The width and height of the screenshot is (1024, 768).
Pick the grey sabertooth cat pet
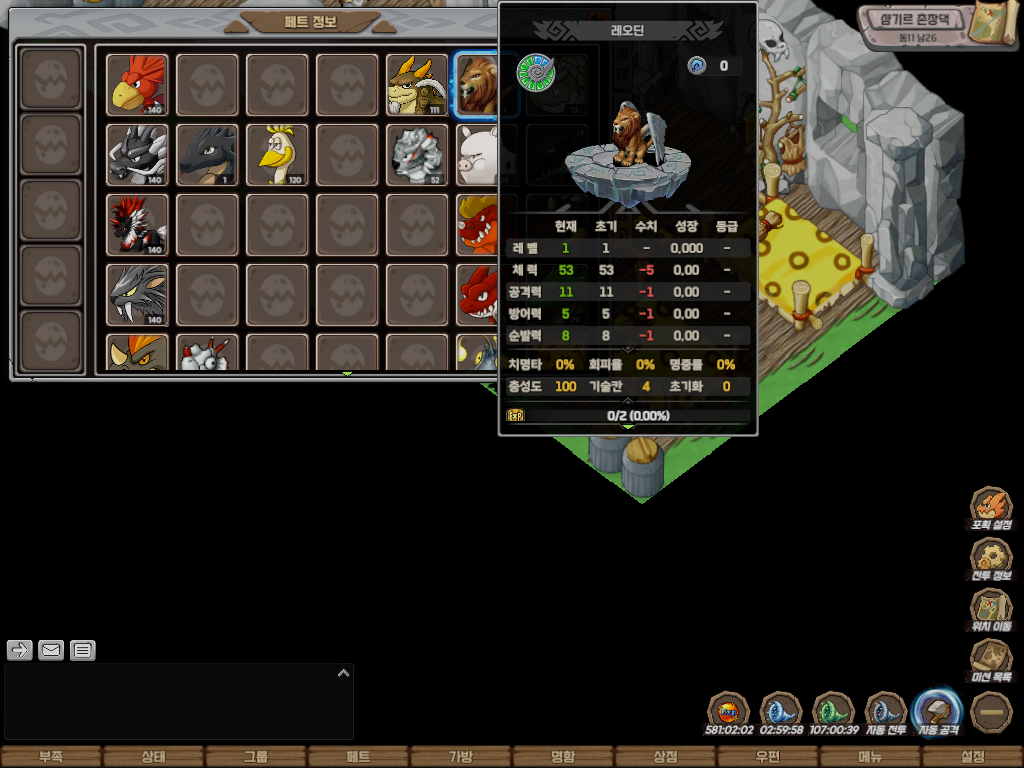138,294
